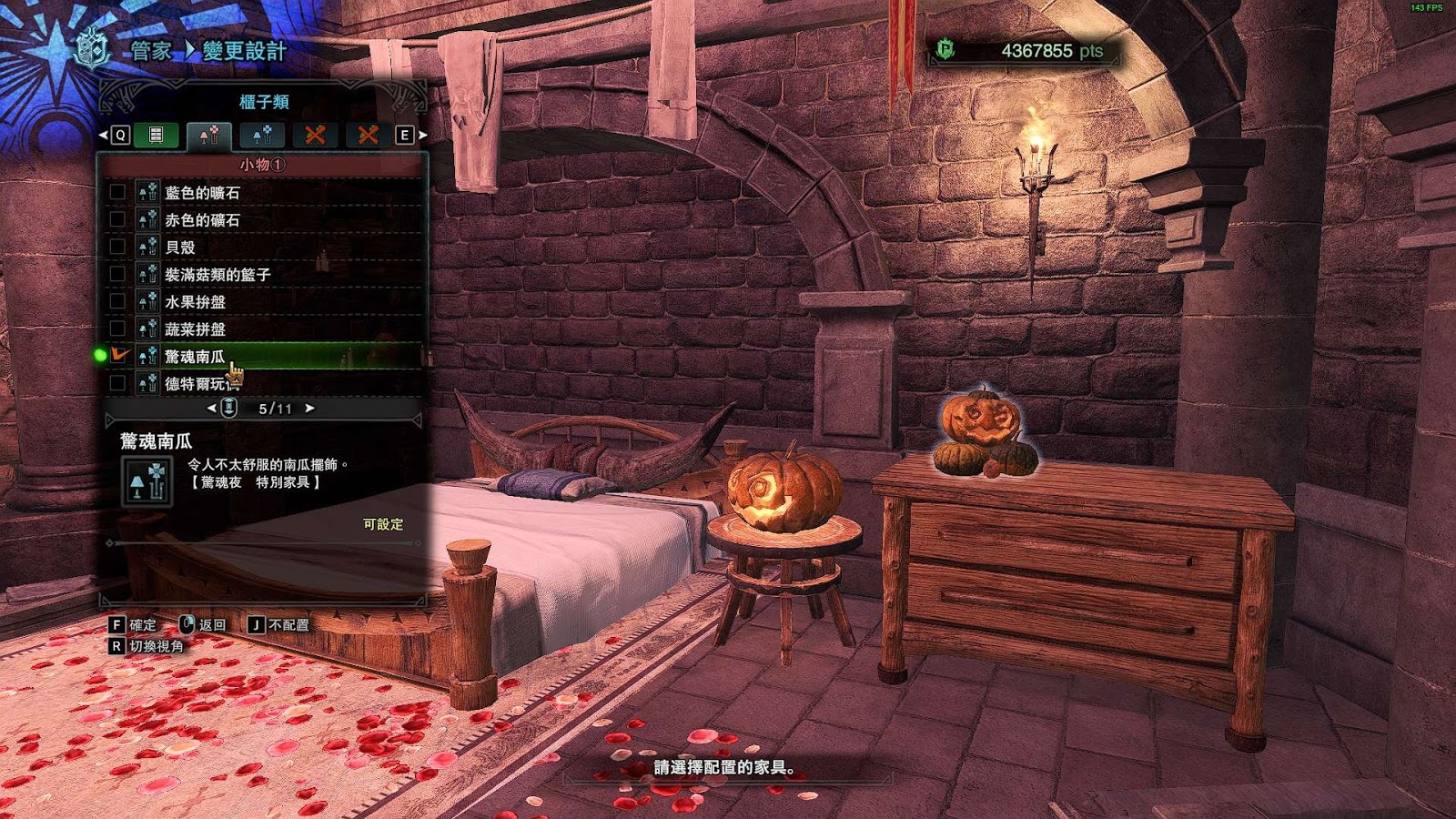Select the 德特爾玩偶 entry

(x=195, y=384)
